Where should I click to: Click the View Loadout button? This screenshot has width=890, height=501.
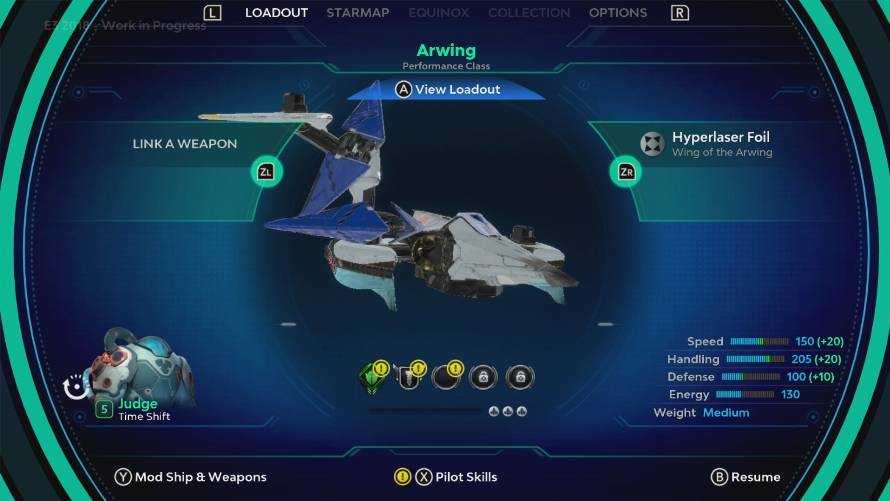(447, 89)
